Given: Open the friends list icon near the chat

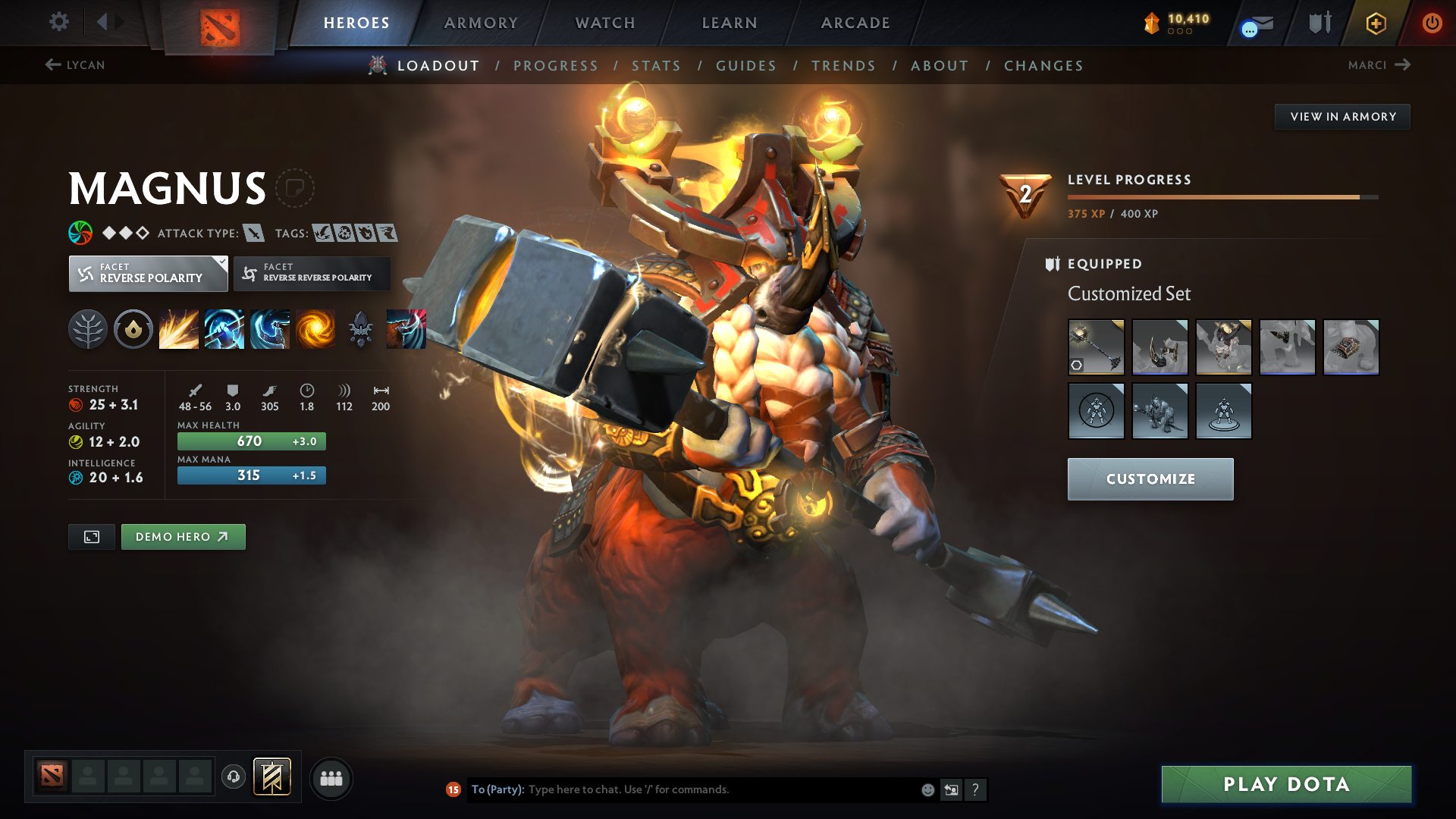Looking at the screenshot, I should click(331, 778).
